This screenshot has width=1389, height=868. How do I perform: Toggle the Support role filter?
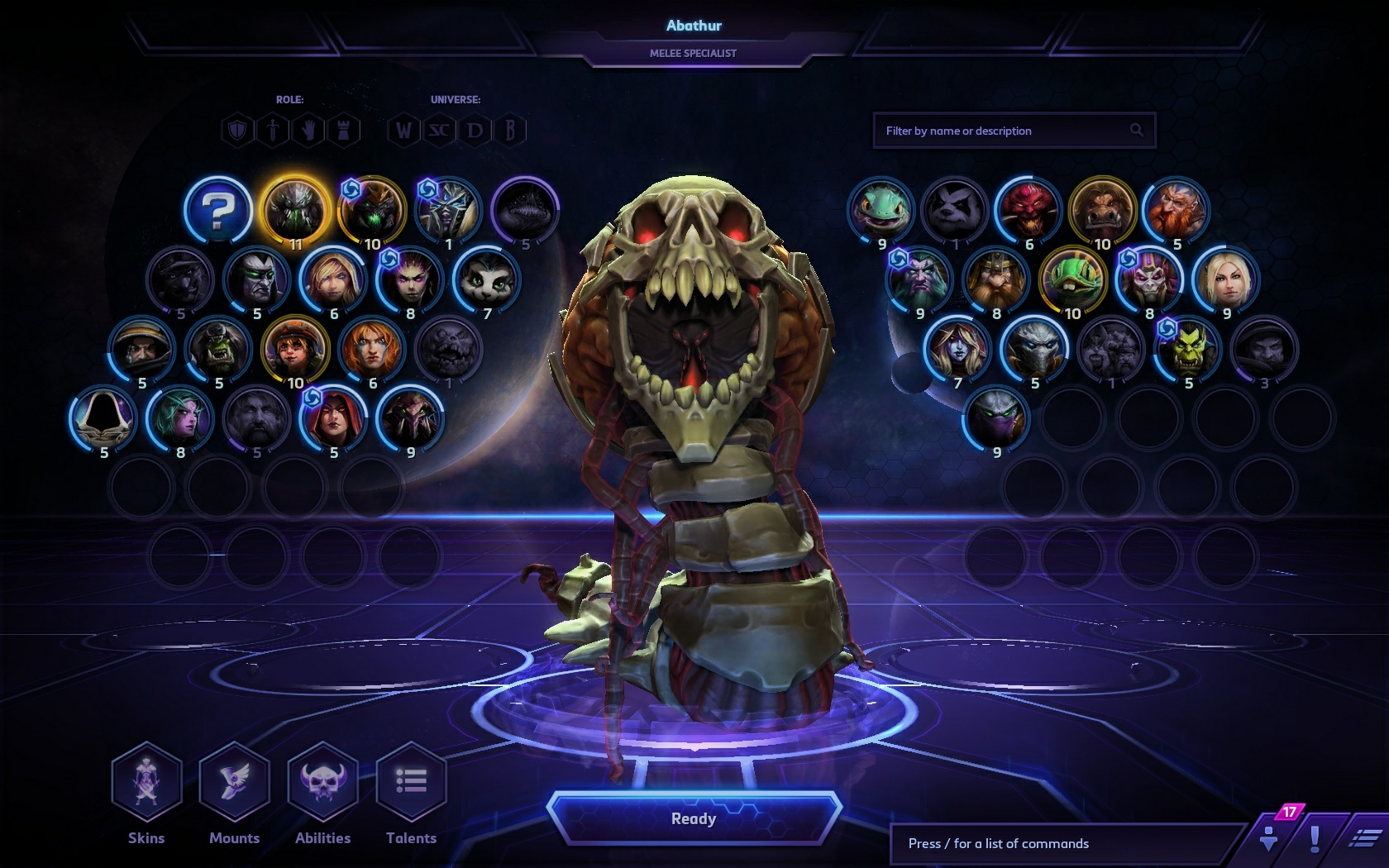pyautogui.click(x=309, y=130)
